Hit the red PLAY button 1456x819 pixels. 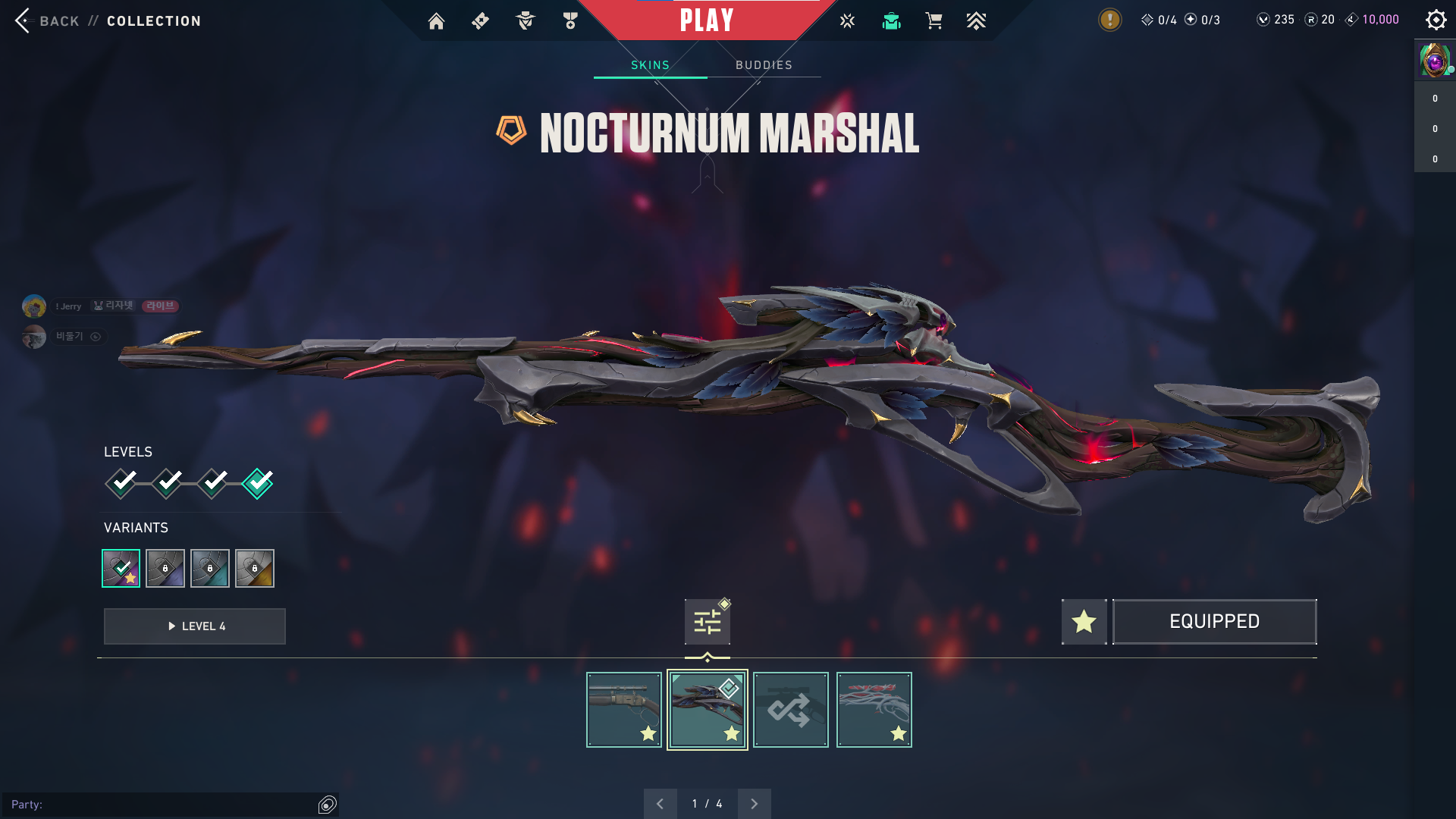[x=707, y=20]
